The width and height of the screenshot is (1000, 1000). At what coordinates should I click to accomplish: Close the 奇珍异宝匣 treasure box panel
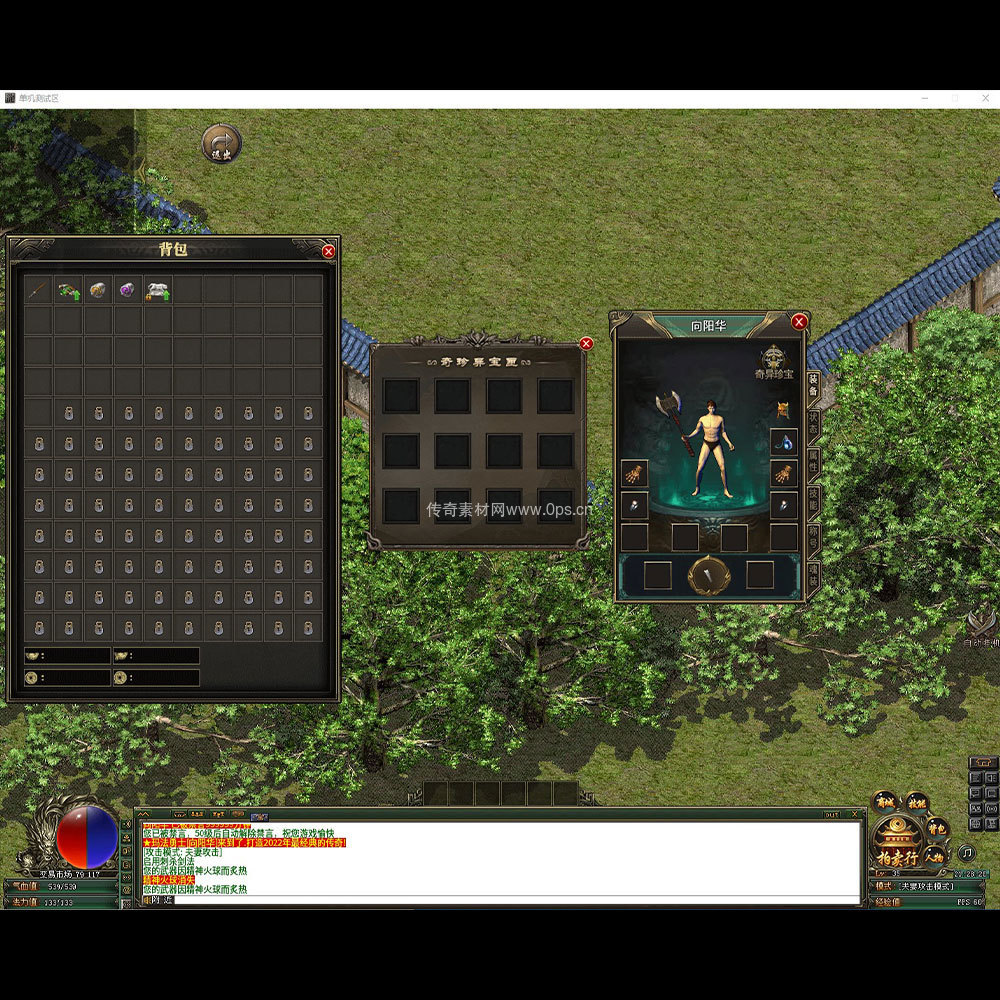coord(586,344)
